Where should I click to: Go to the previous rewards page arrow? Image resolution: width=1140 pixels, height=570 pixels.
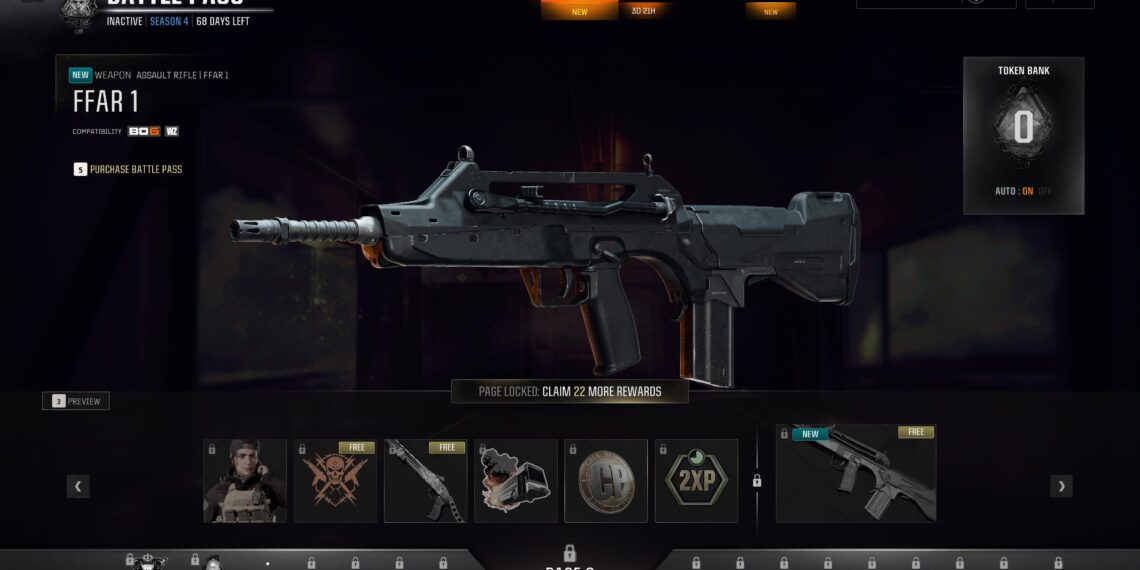coord(78,487)
